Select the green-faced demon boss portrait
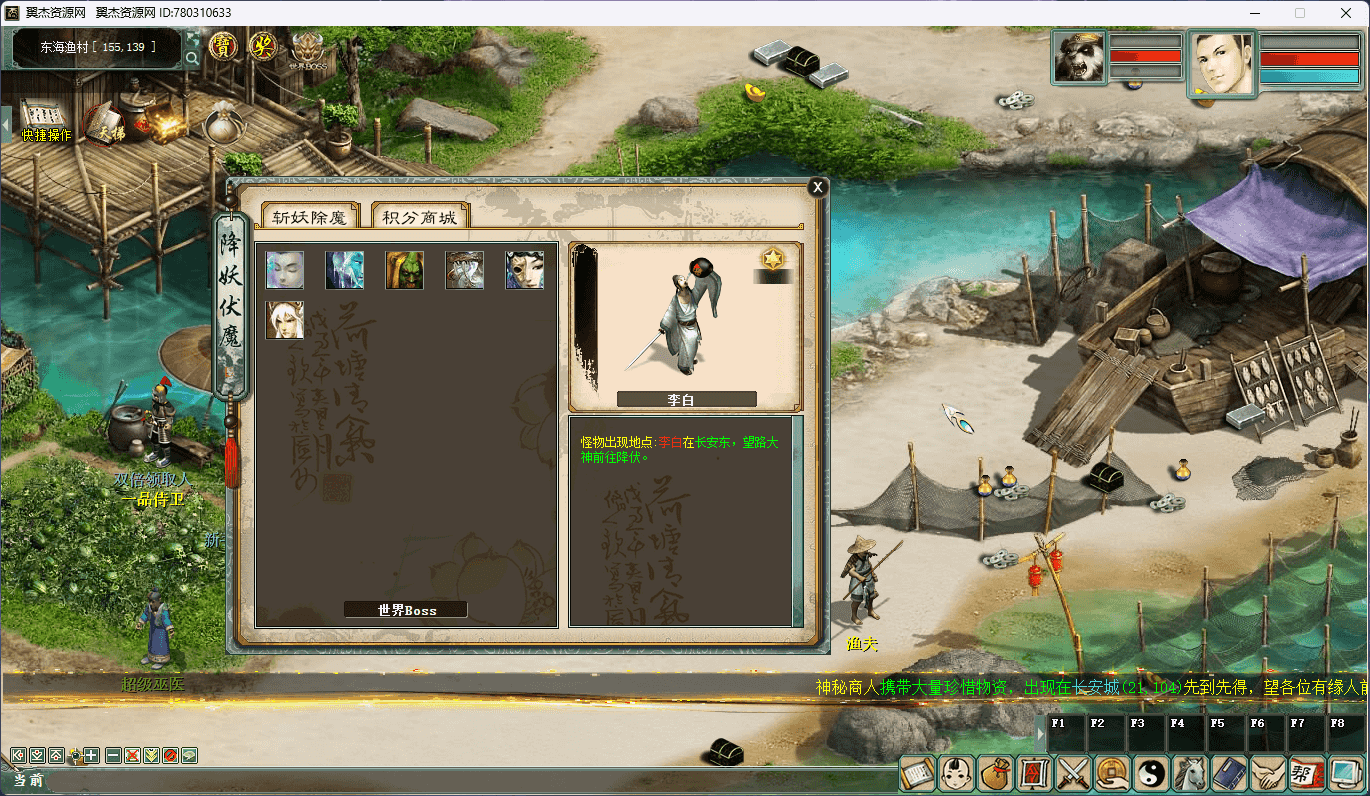1370x796 pixels. click(405, 270)
